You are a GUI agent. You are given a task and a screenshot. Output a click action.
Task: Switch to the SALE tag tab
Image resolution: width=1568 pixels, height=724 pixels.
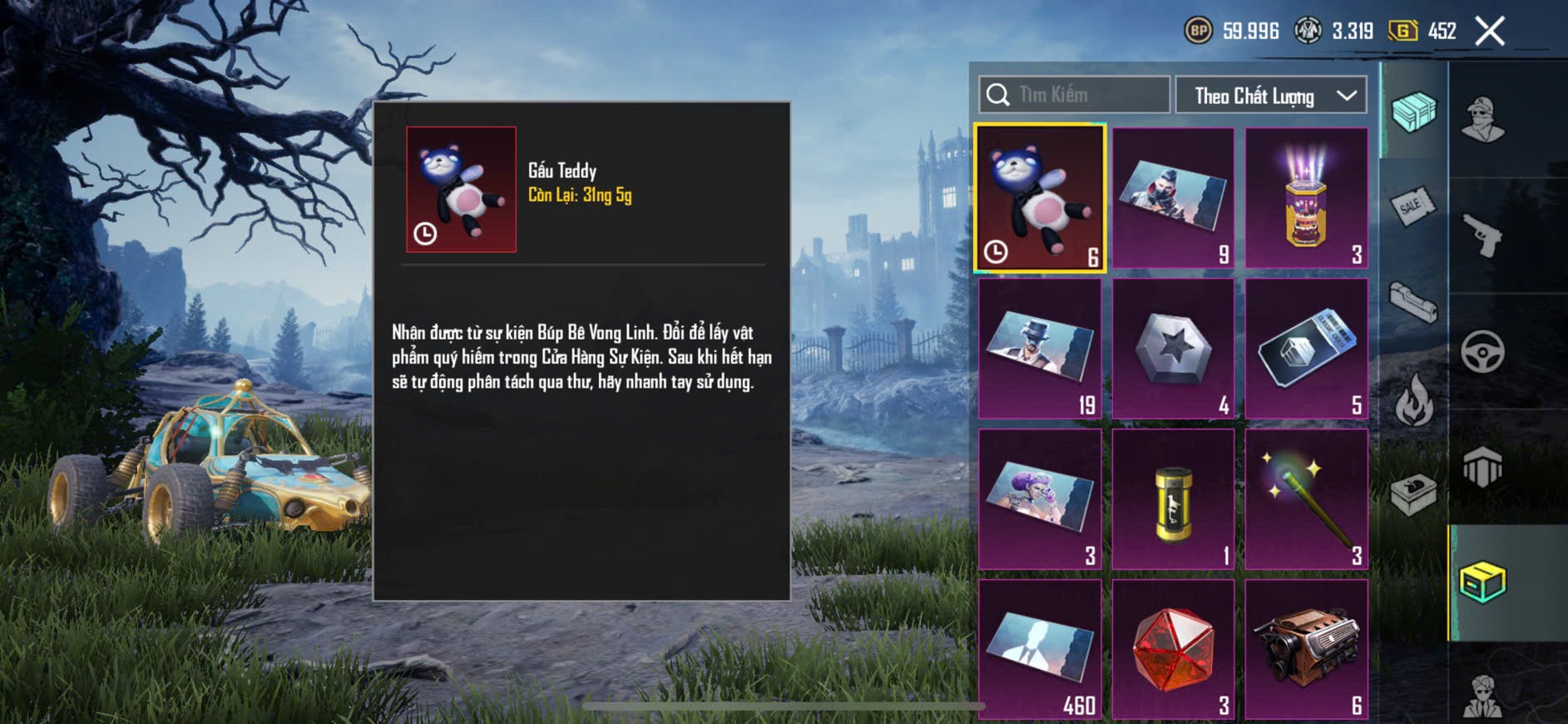1412,206
